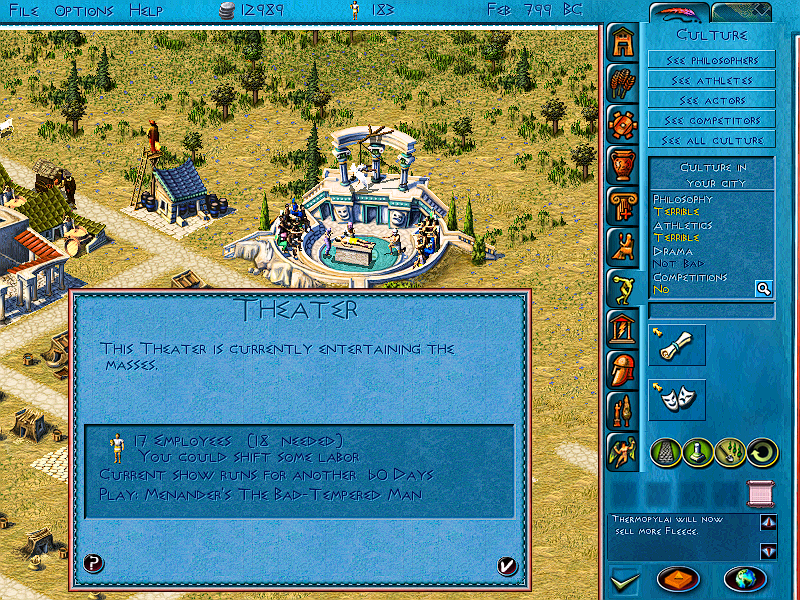Screen dimensions: 800x600
Task: Open the military helmet sidebar tab
Action: coord(623,369)
